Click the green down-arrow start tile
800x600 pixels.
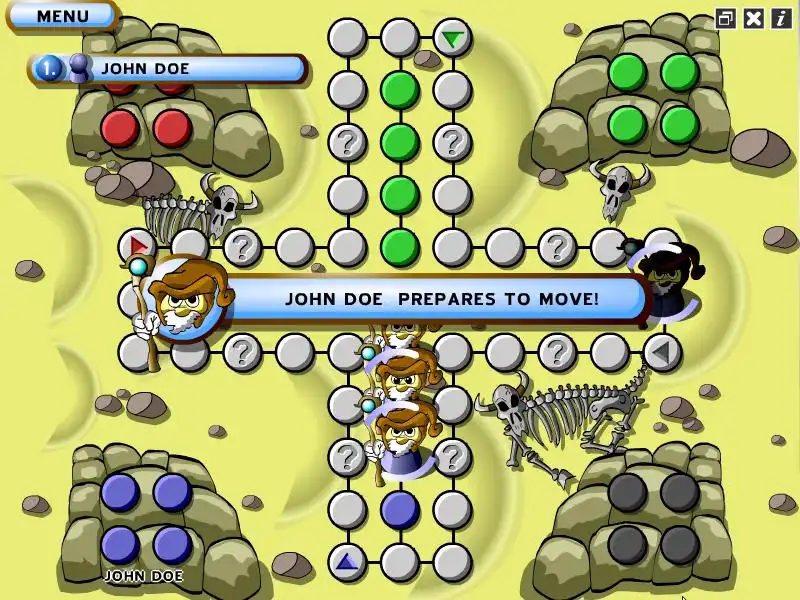[453, 39]
